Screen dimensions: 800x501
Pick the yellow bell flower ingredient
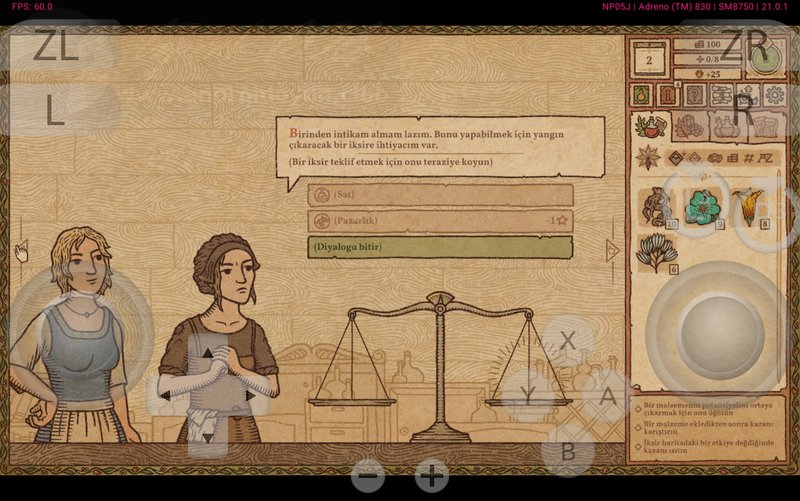[x=746, y=207]
